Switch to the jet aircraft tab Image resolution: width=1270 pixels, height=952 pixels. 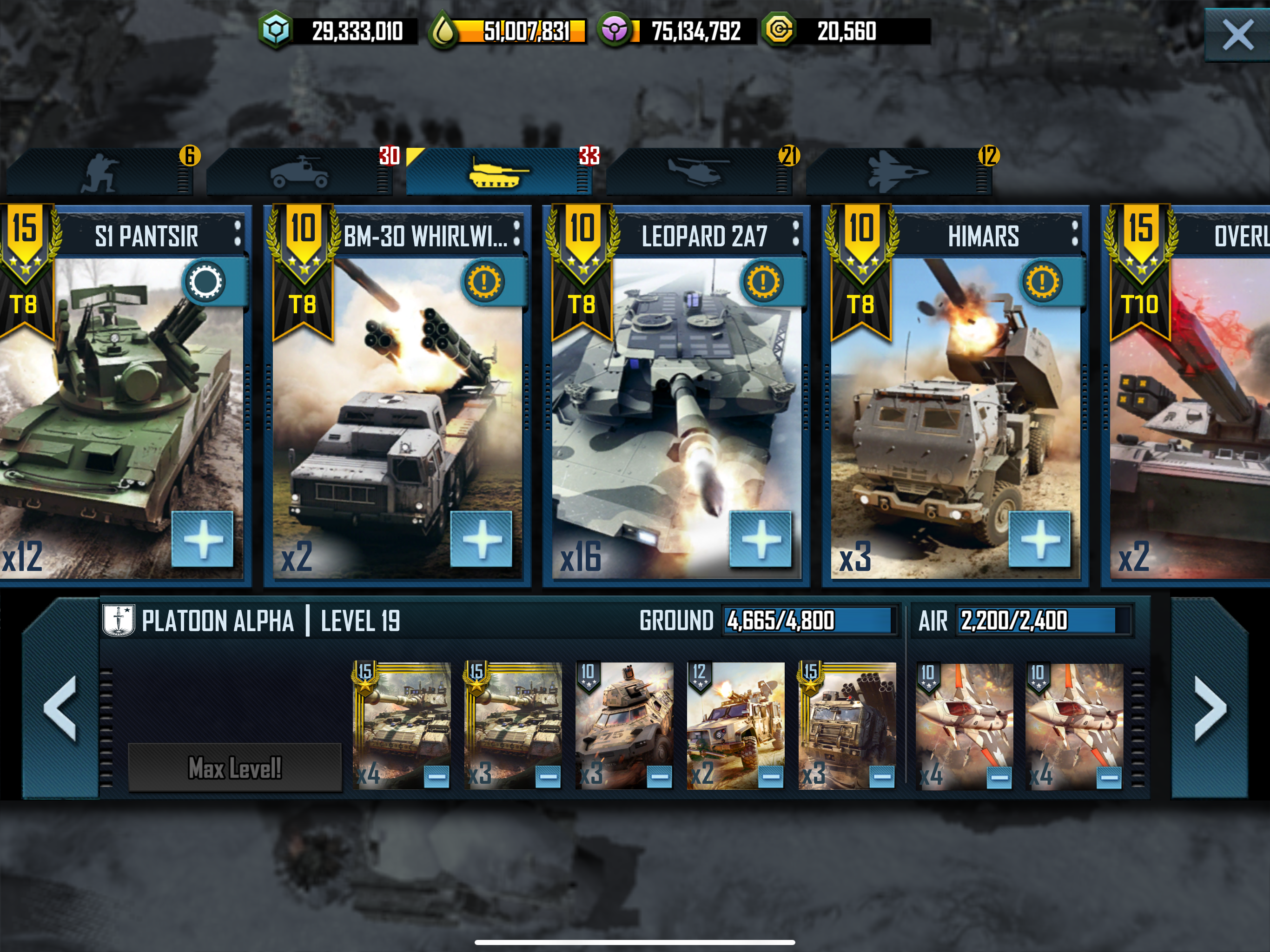point(897,172)
